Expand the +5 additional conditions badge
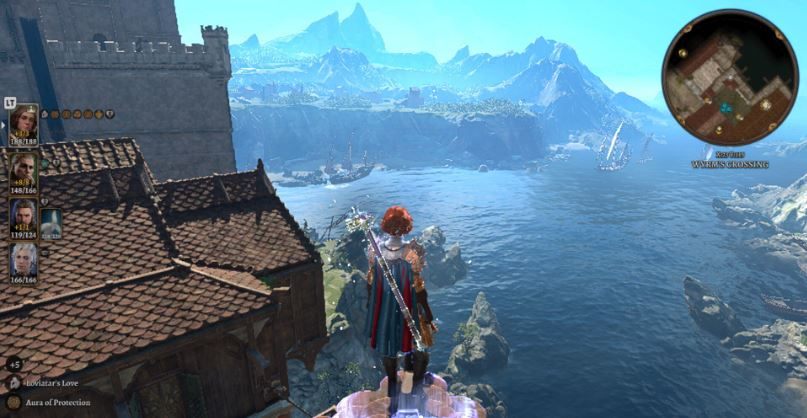This screenshot has width=807, height=418. [13, 364]
